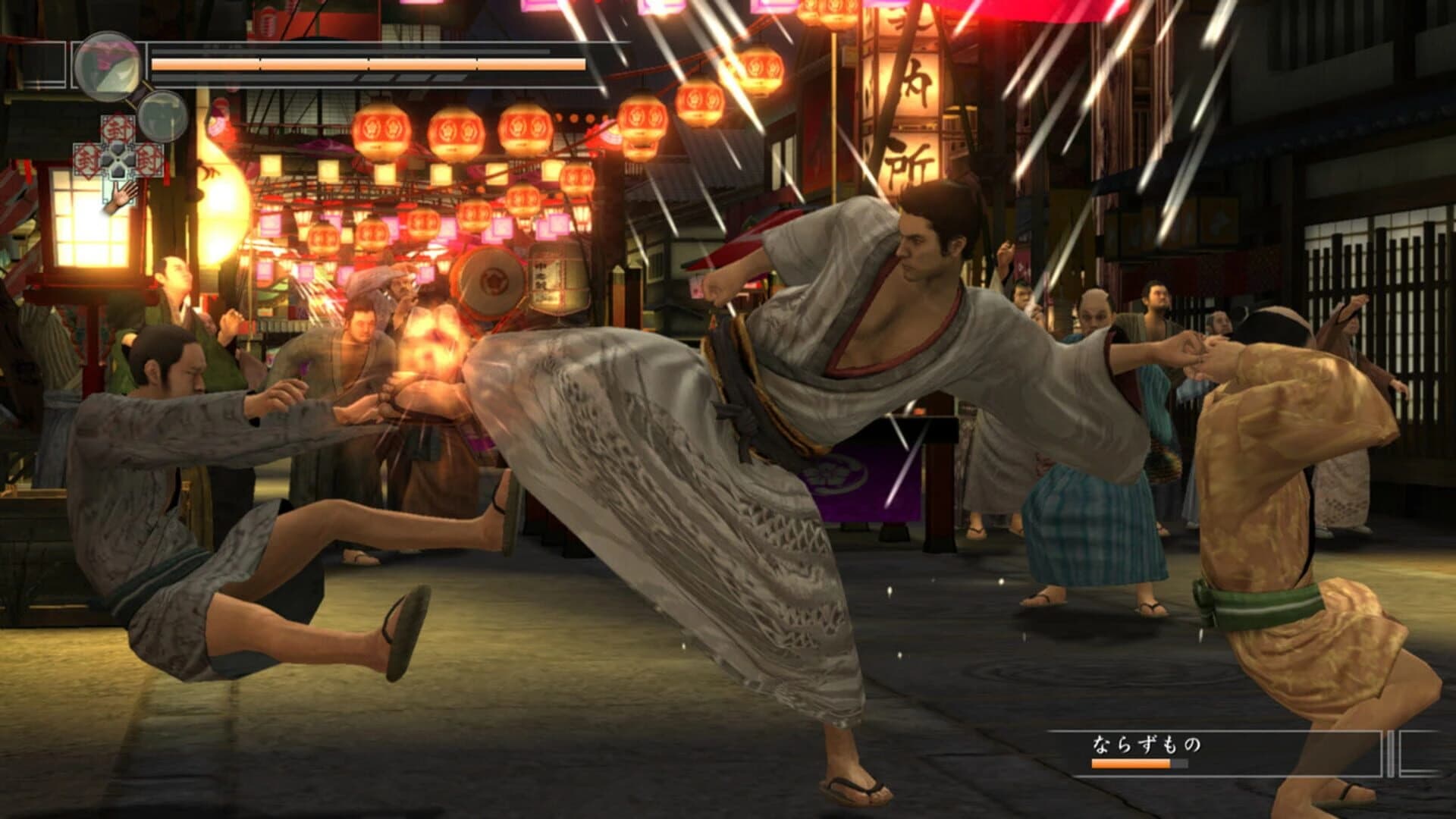Select the 封 seal on the d-pad right direction
This screenshot has height=819, width=1456.
[x=148, y=160]
